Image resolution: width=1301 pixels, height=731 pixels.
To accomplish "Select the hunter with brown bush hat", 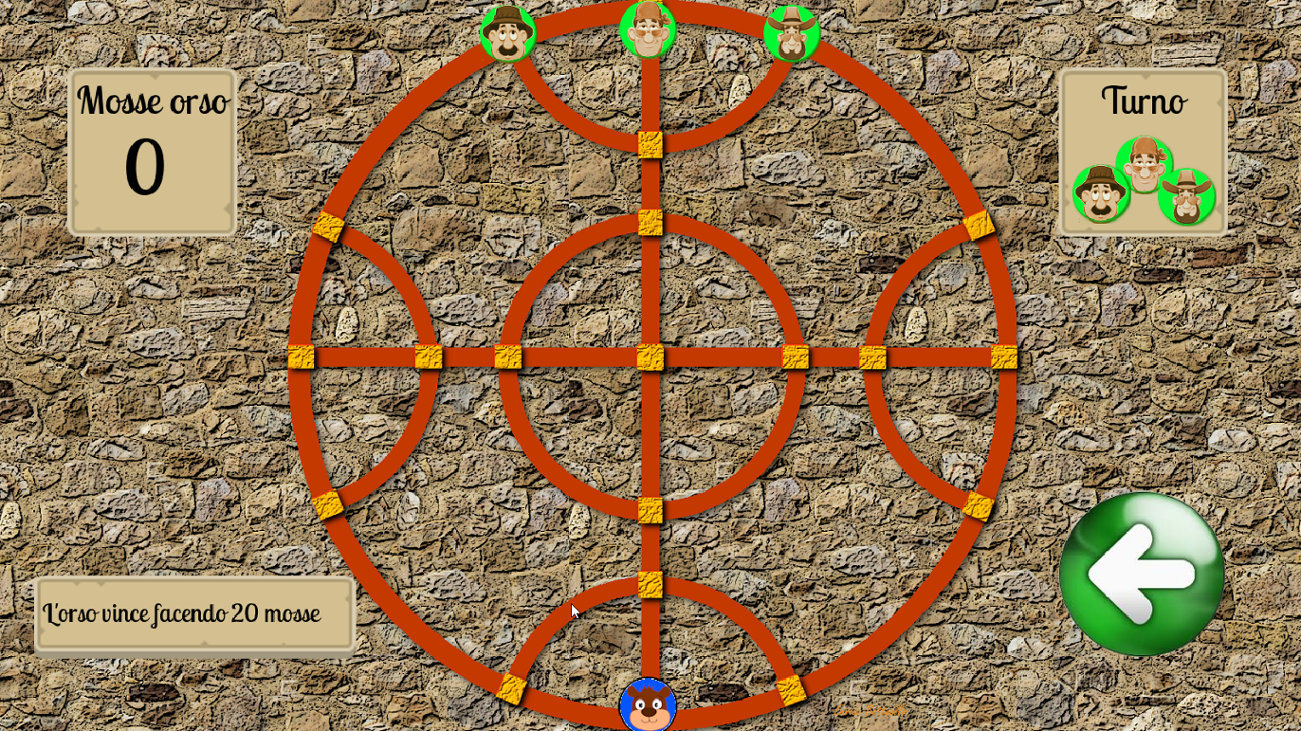I will point(508,33).
